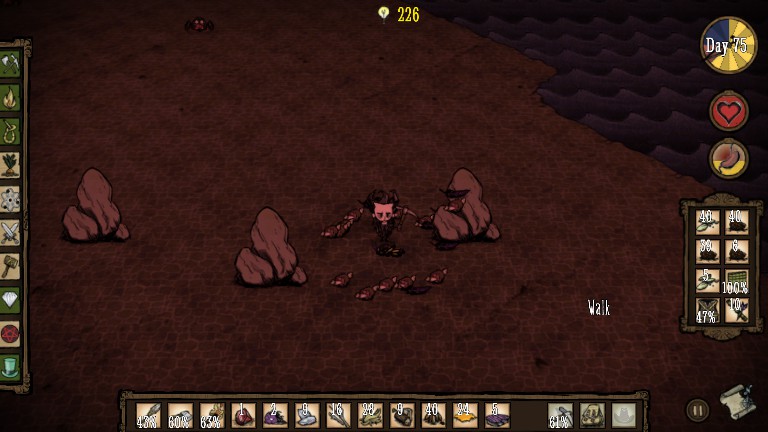Open the Food farming crafting tab
The image size is (768, 432).
coord(11,165)
